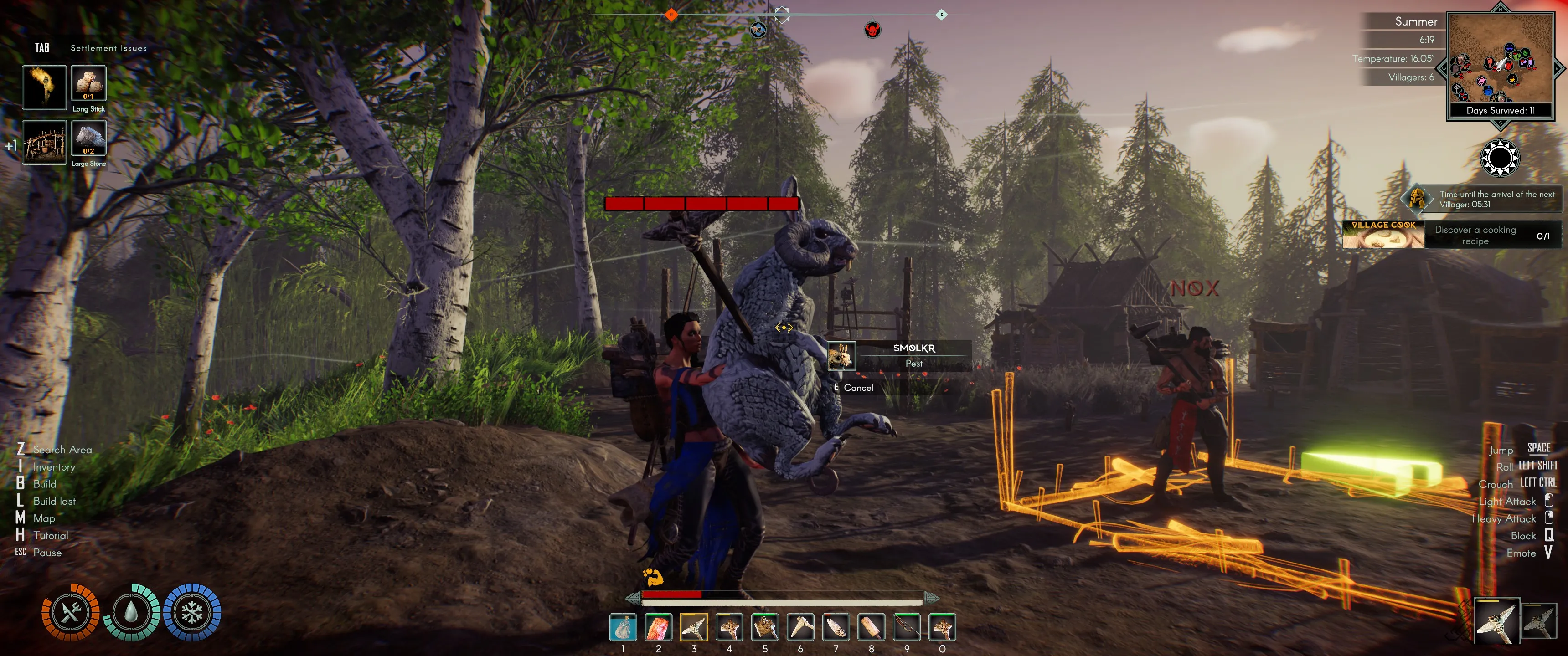Image resolution: width=1568 pixels, height=656 pixels.
Task: Equip the bow in hotbar slot 9
Action: pyautogui.click(x=907, y=627)
